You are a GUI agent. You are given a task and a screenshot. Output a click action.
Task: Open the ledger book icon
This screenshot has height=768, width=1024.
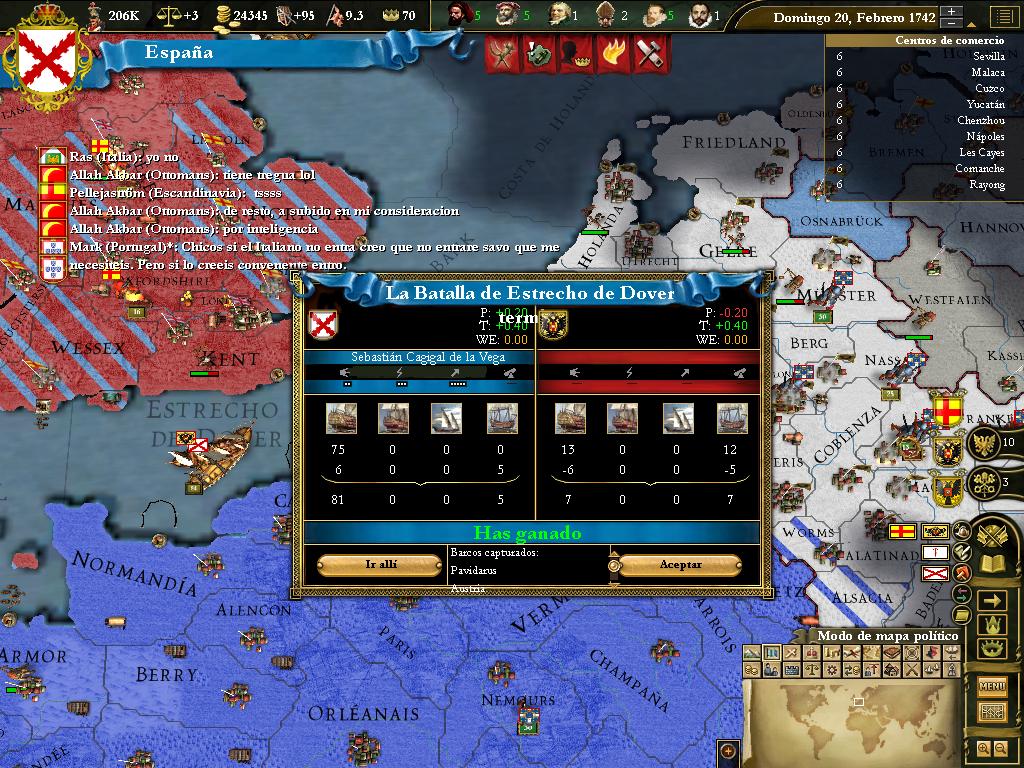coord(991,565)
